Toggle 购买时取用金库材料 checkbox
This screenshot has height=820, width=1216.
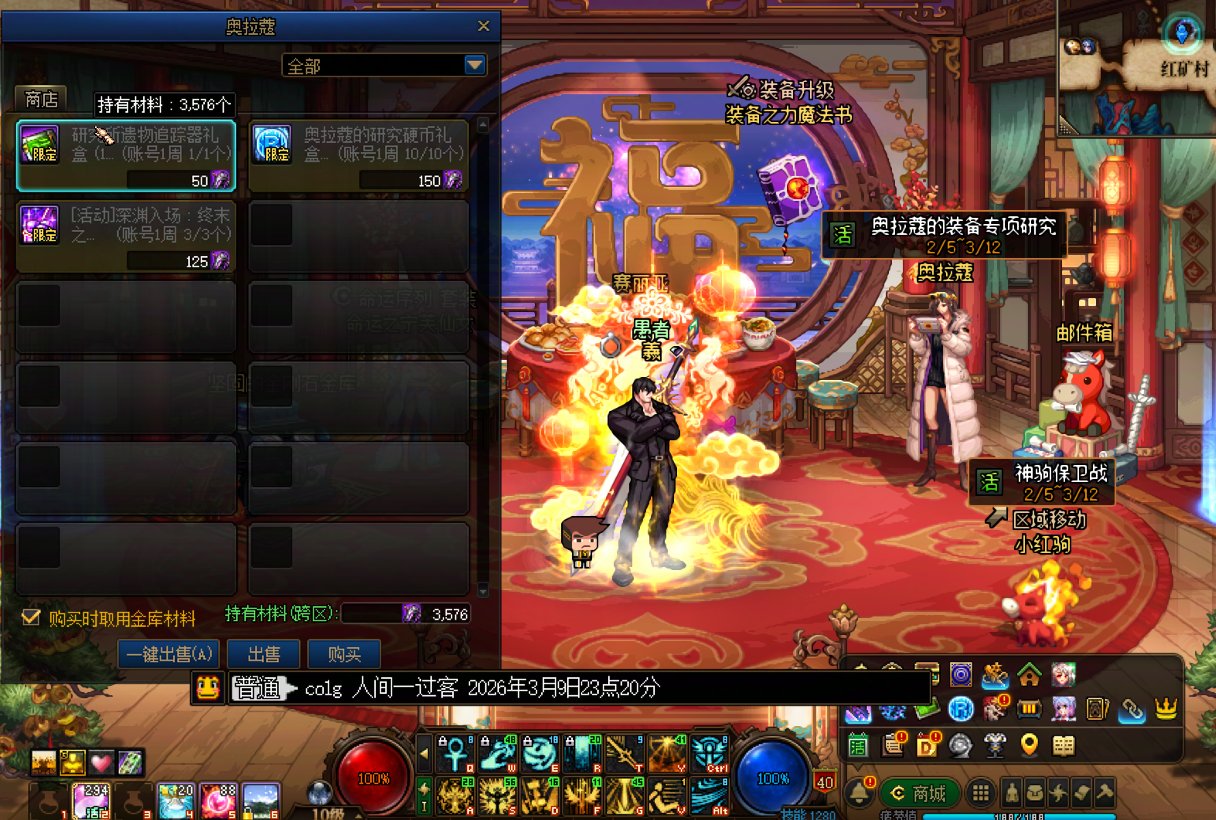31,618
